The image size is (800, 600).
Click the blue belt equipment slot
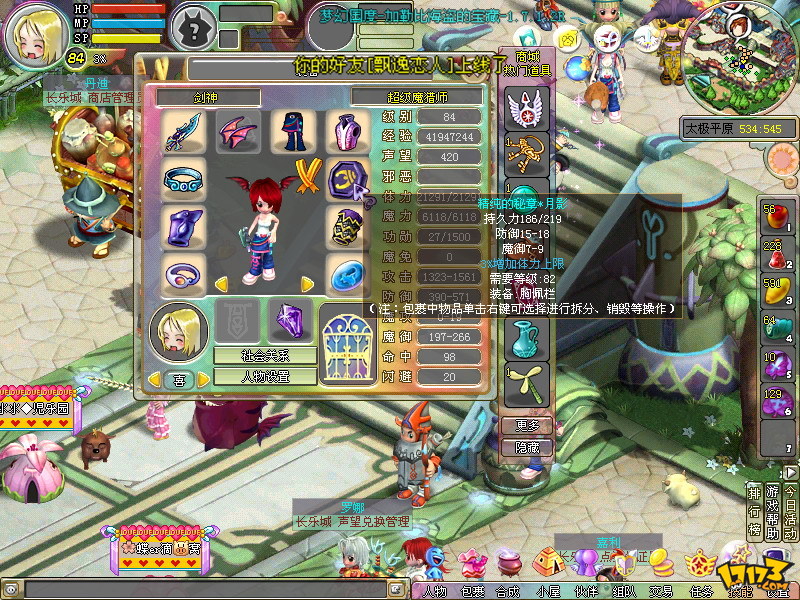(x=183, y=180)
